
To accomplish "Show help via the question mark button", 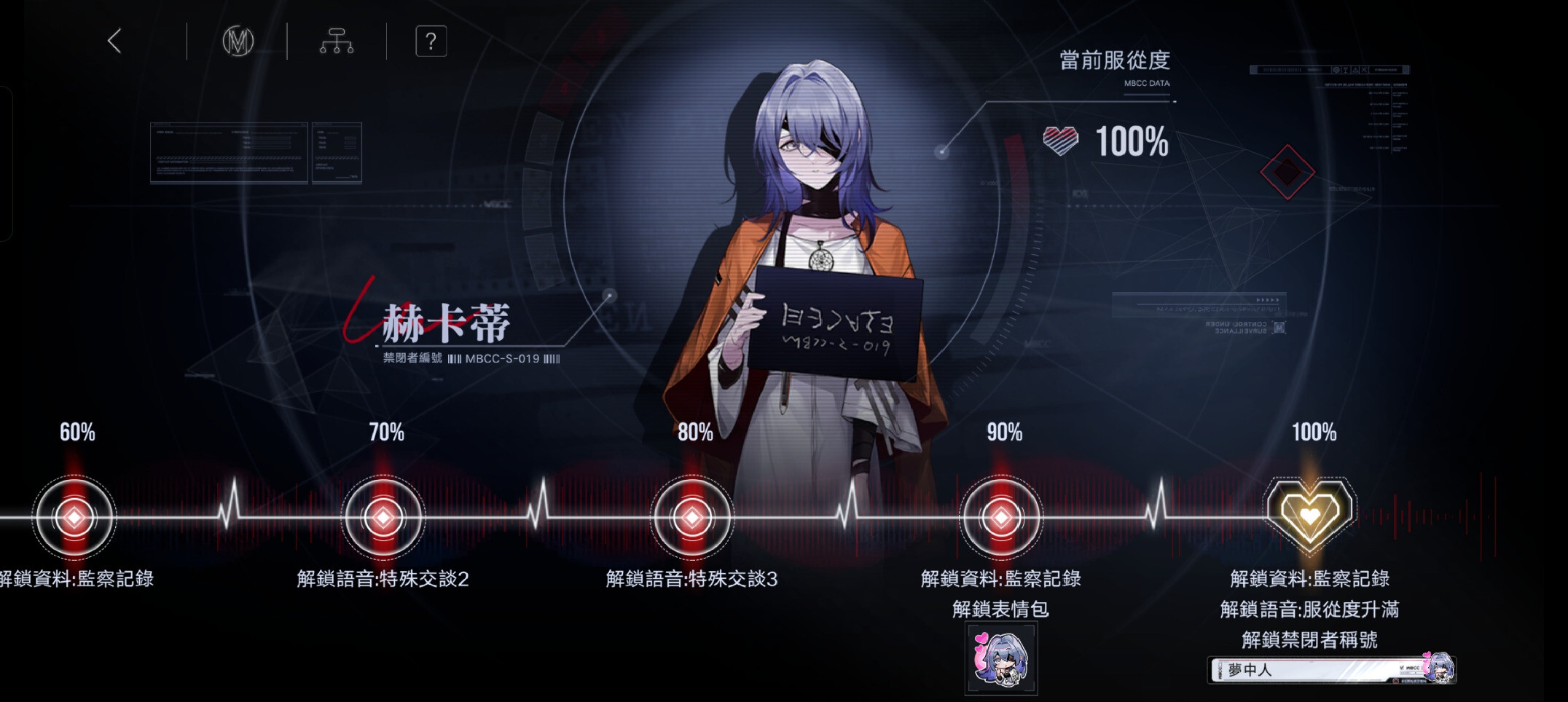I will (x=431, y=42).
